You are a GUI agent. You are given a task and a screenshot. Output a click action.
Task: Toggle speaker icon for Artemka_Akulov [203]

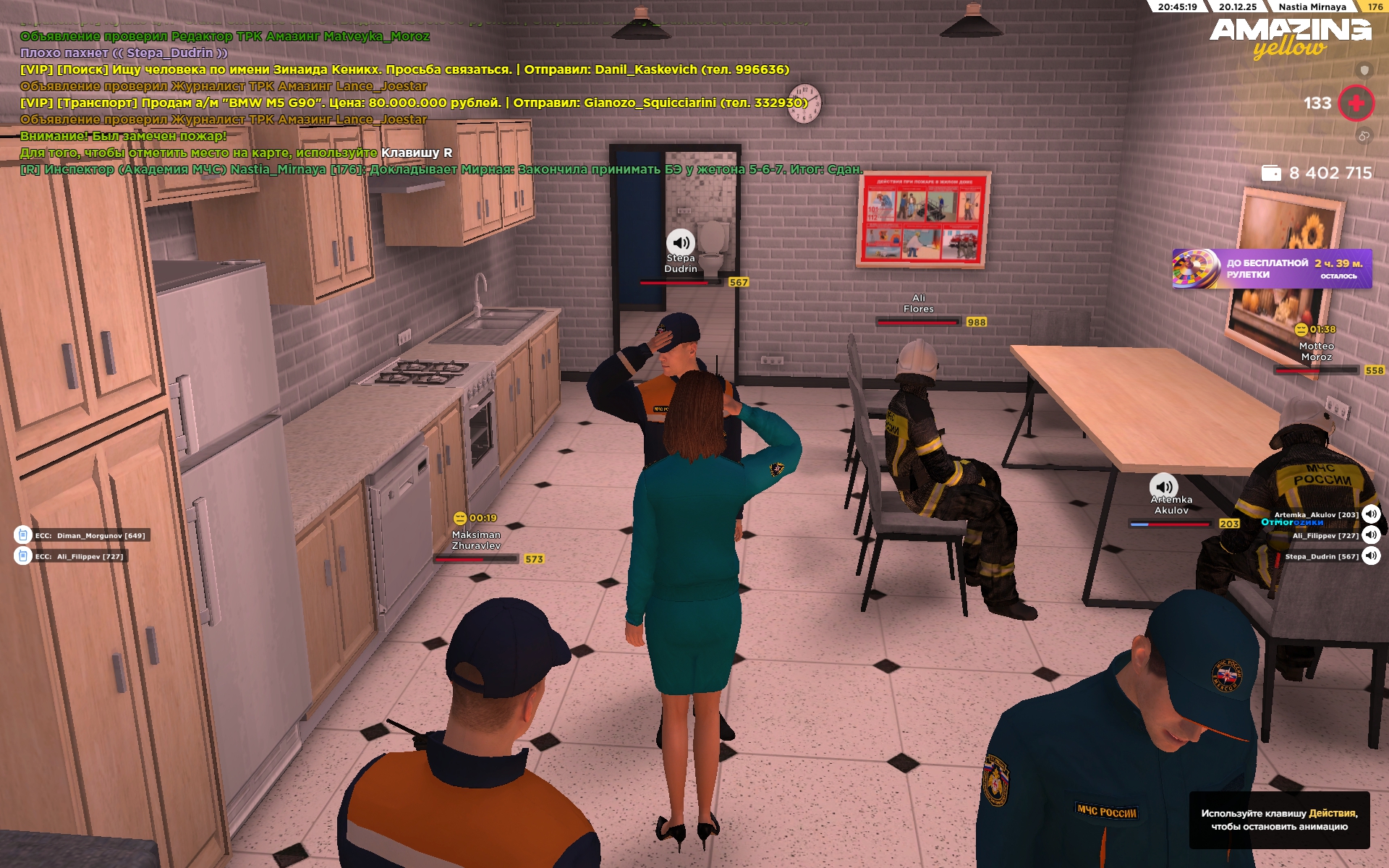pos(1371,514)
